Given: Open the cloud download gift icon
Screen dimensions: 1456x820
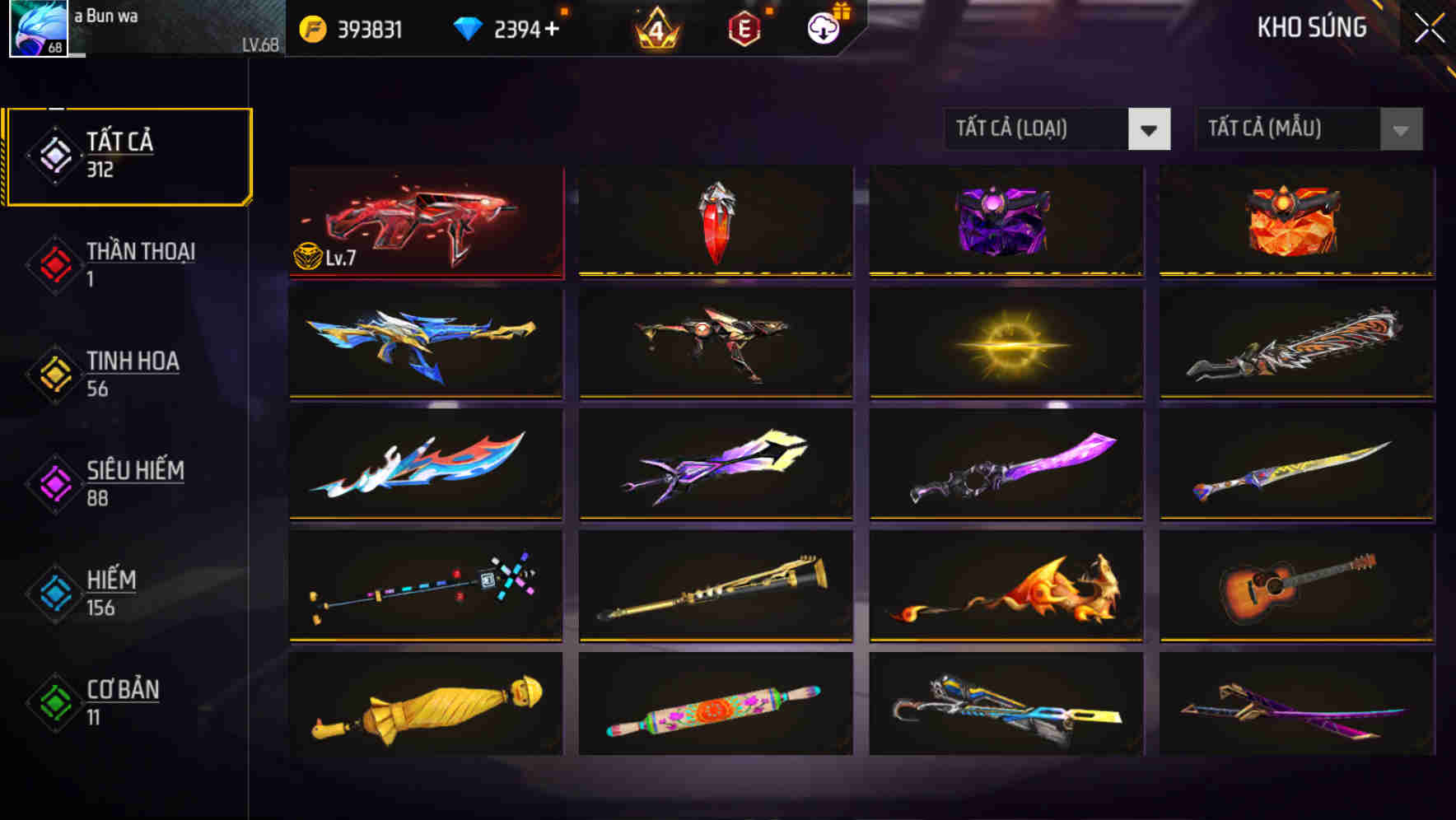Looking at the screenshot, I should click(822, 27).
